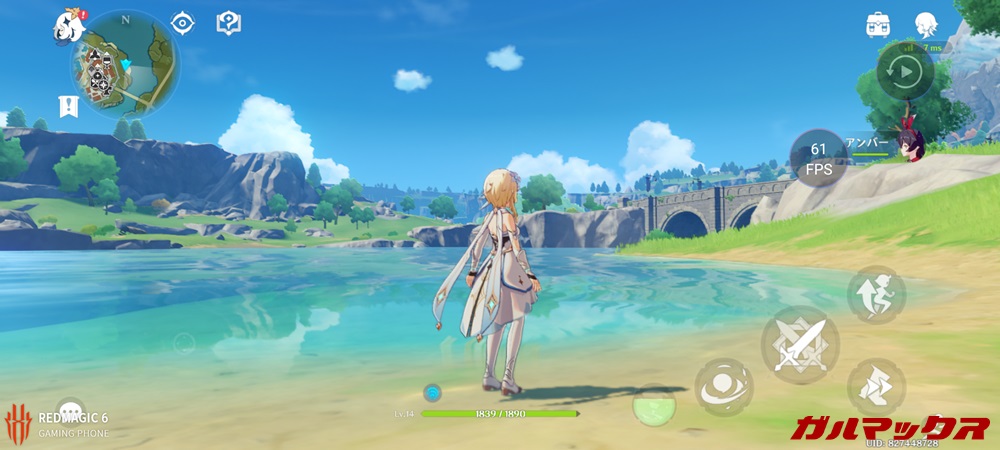Open the tutorial book with question mark

point(229,23)
